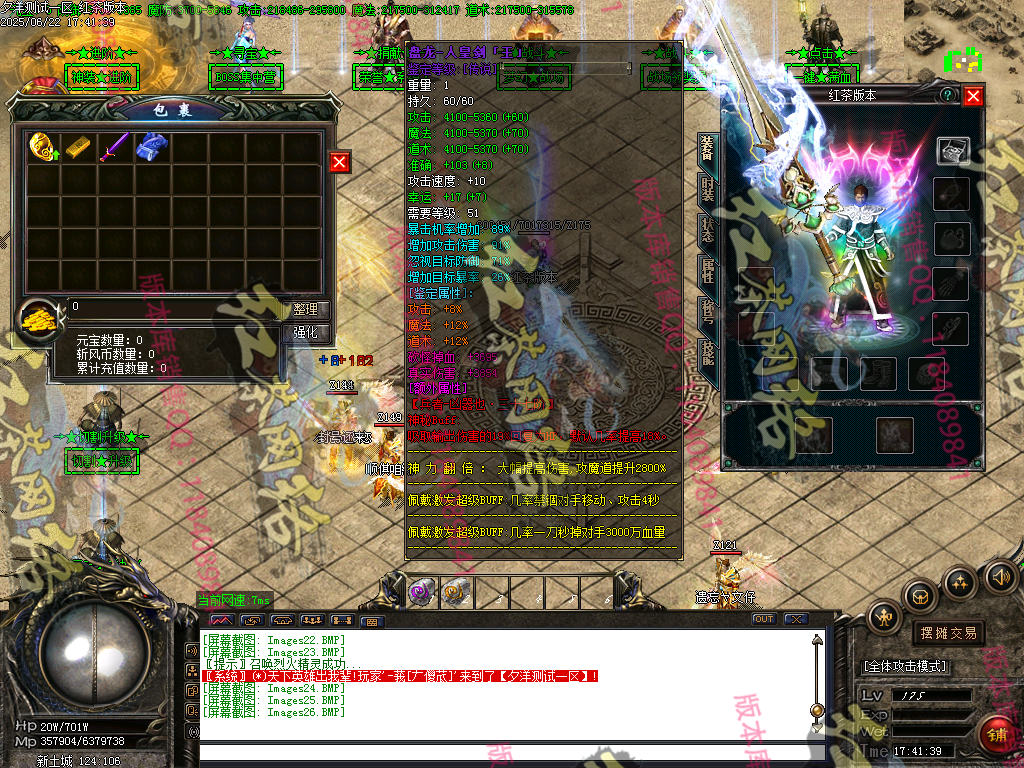Click the chat text input field
The image size is (1024, 768).
(500, 753)
